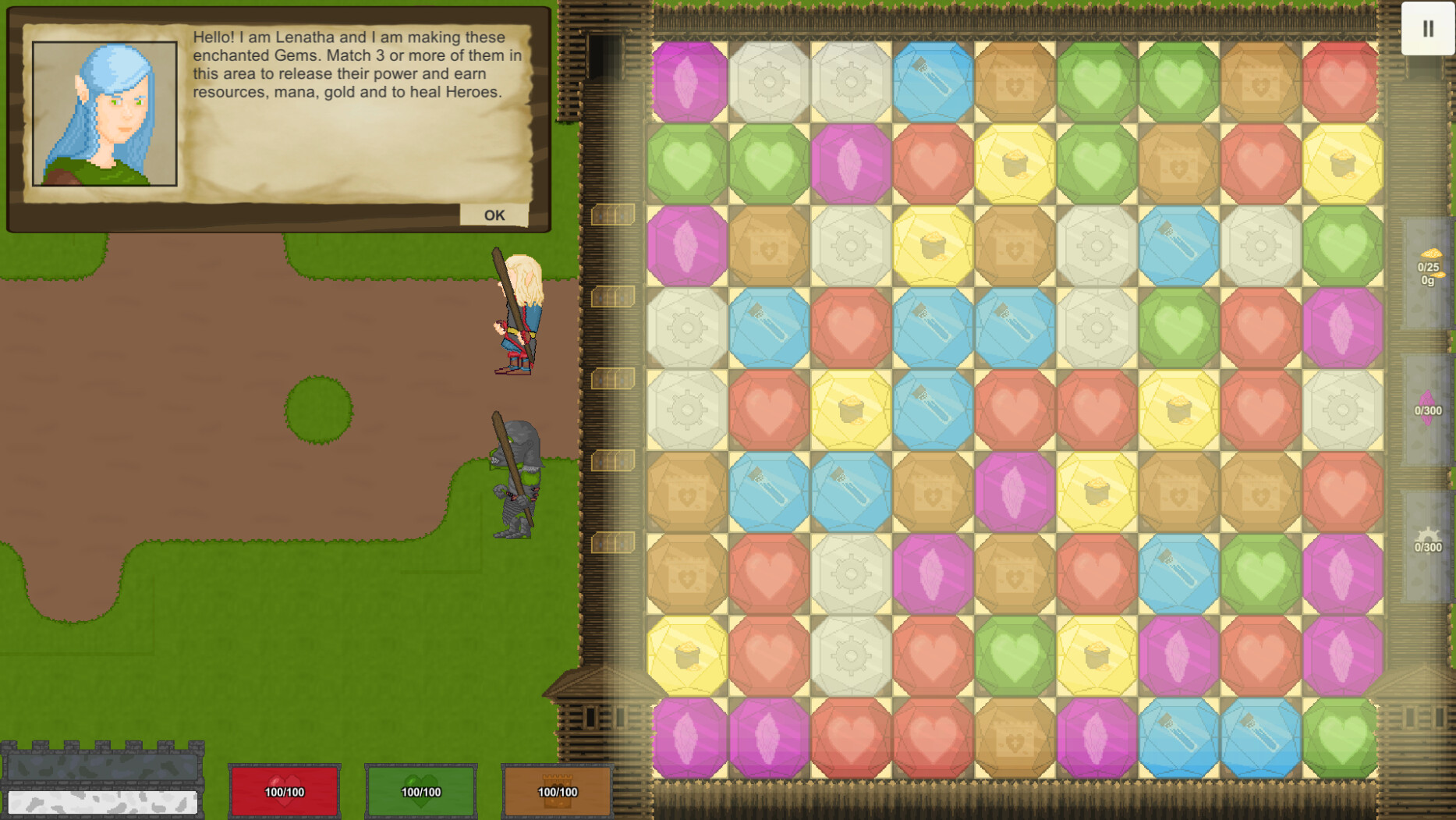Screen dimensions: 1456x820
Task: Dismiss Lenatha's dialog by clicking OK
Action: (x=494, y=214)
